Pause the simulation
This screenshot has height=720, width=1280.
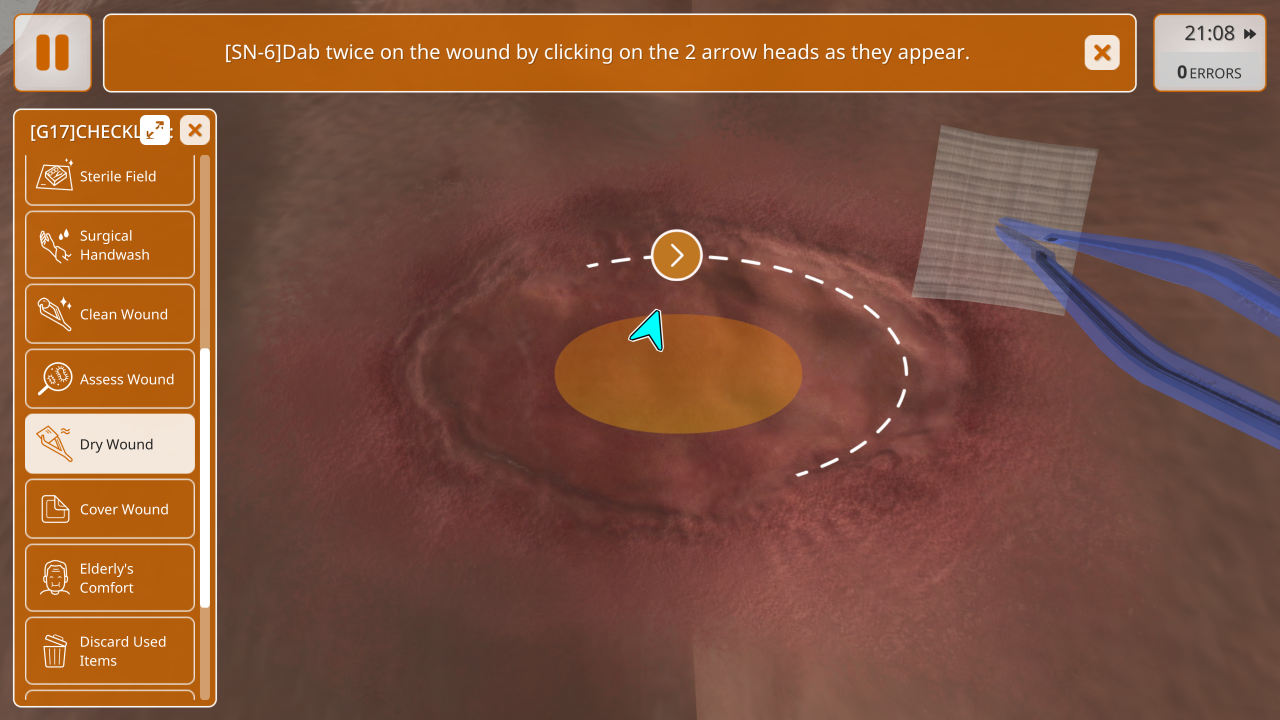52,53
